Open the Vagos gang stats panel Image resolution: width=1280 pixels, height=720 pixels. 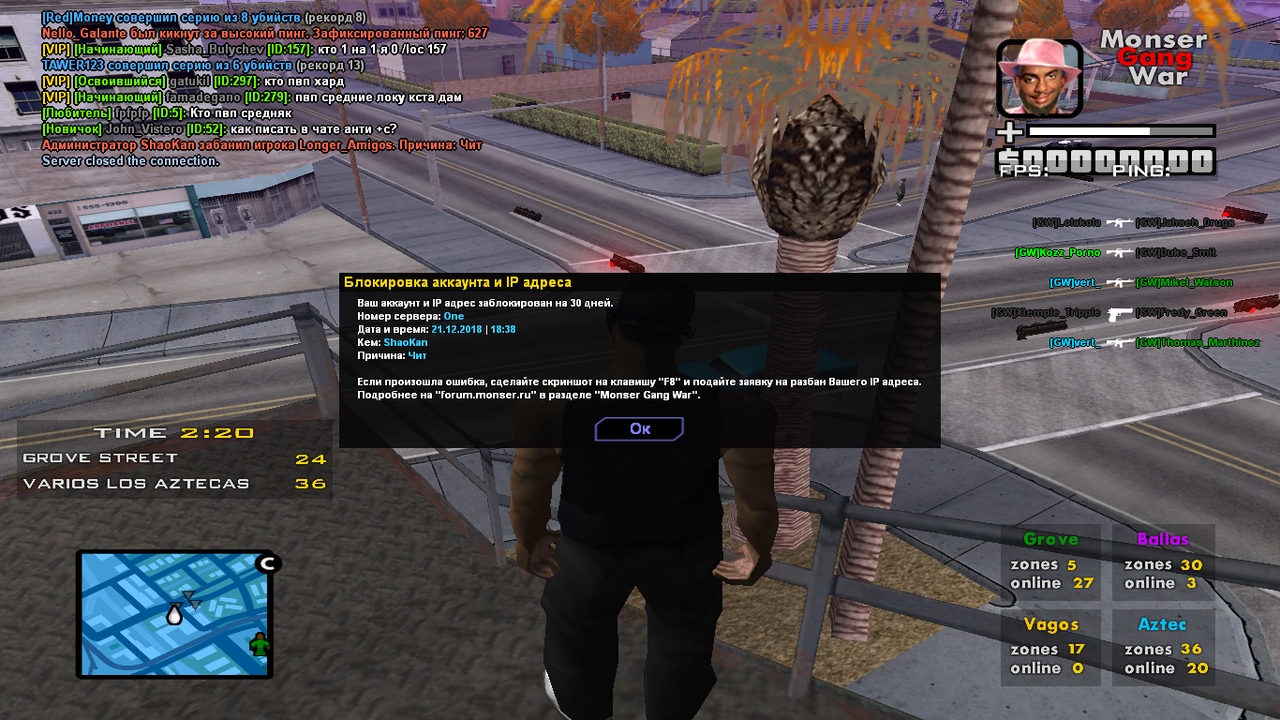point(1051,646)
